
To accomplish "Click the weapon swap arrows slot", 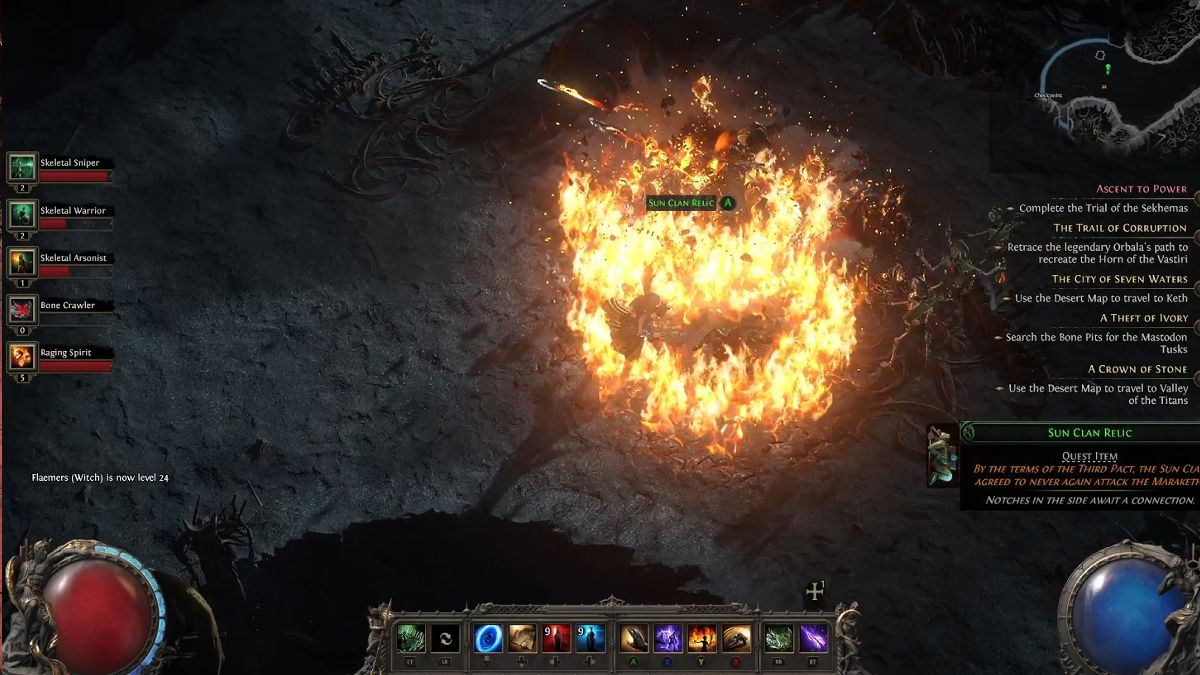I will [x=446, y=638].
